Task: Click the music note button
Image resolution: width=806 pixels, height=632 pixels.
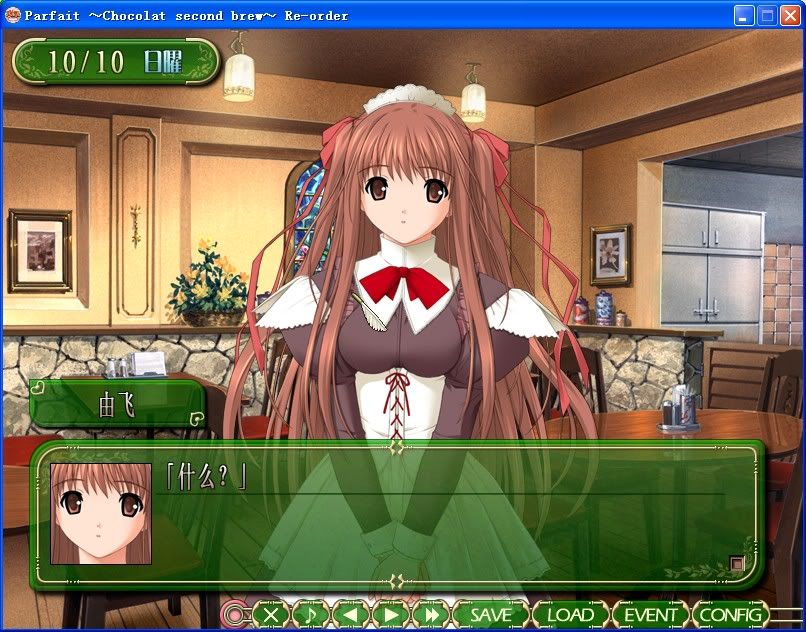Action: pyautogui.click(x=310, y=615)
